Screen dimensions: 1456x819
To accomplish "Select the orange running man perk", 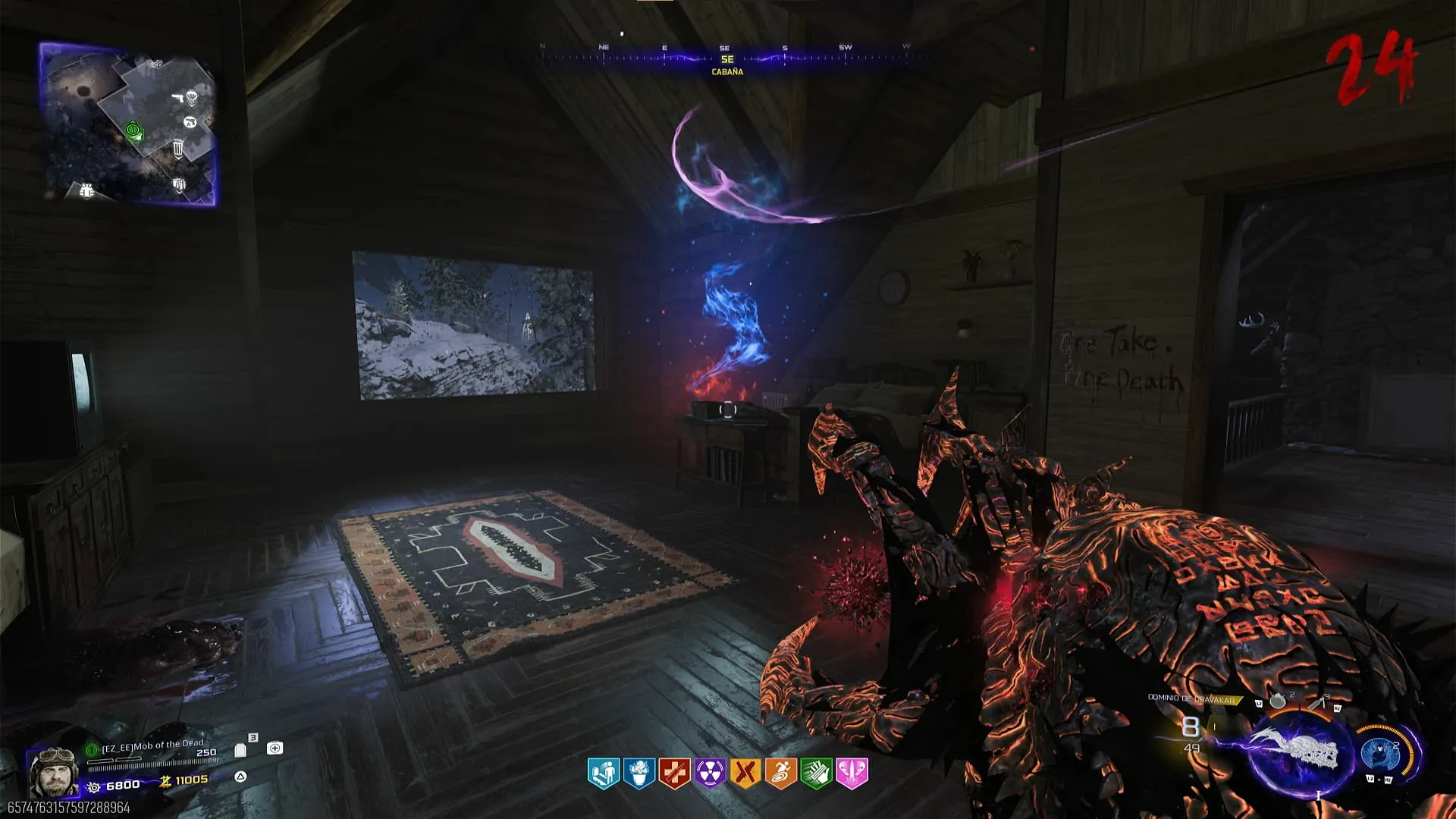I will (781, 773).
